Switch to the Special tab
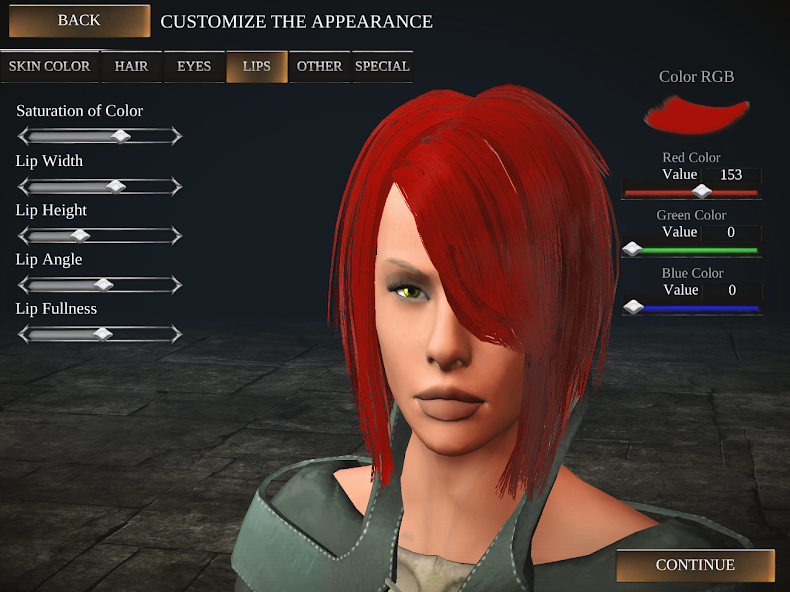Image resolution: width=790 pixels, height=592 pixels. tap(382, 67)
